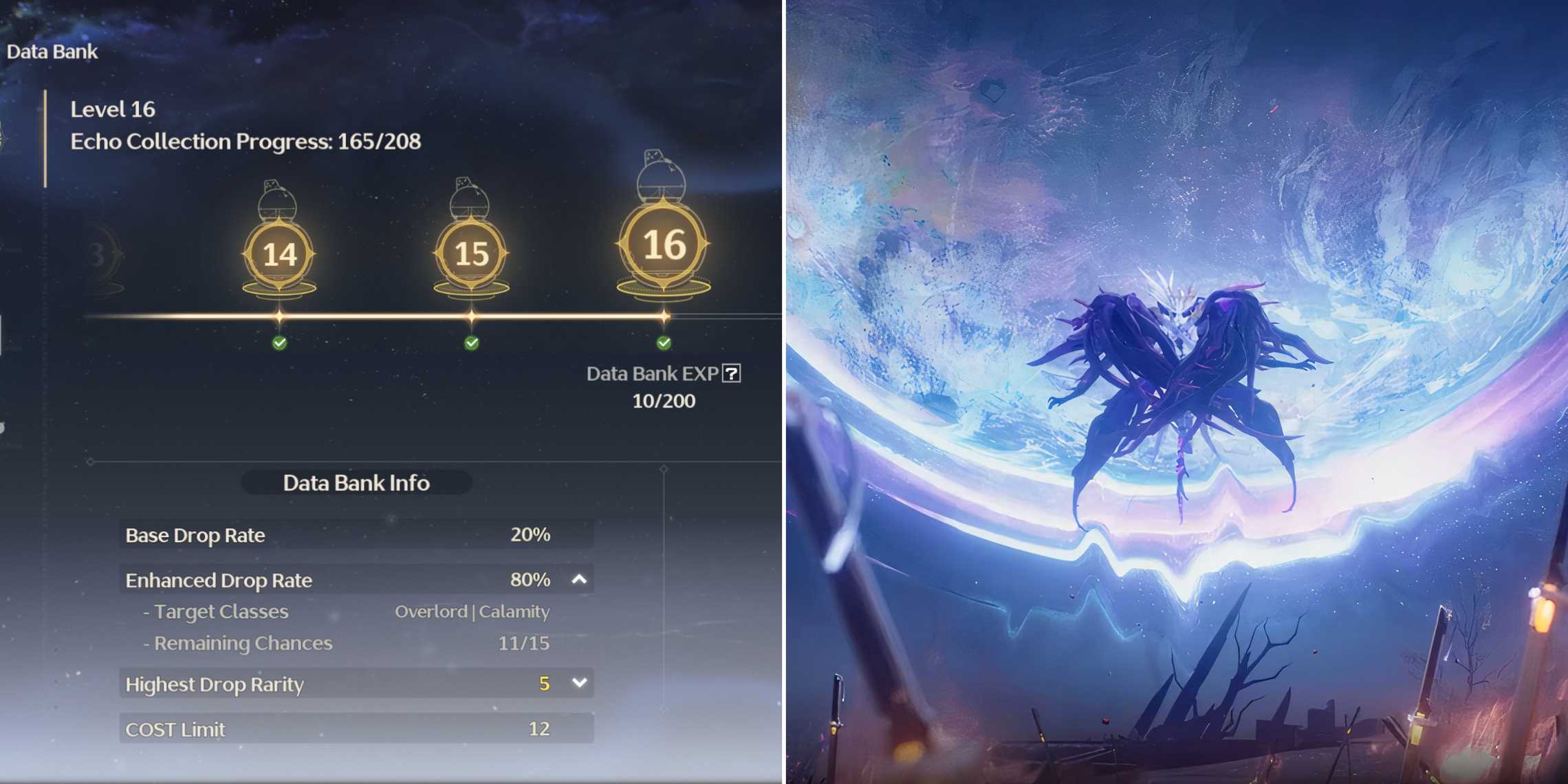Select the partially visible level 13 medal
Screen dimensions: 1568x784
point(96,253)
